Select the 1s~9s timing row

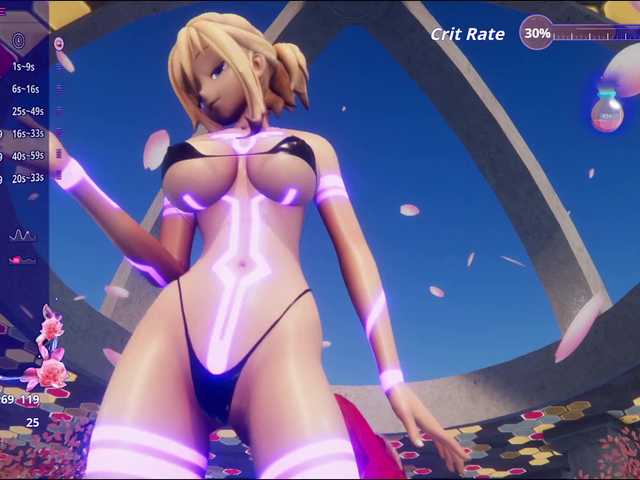[24, 67]
